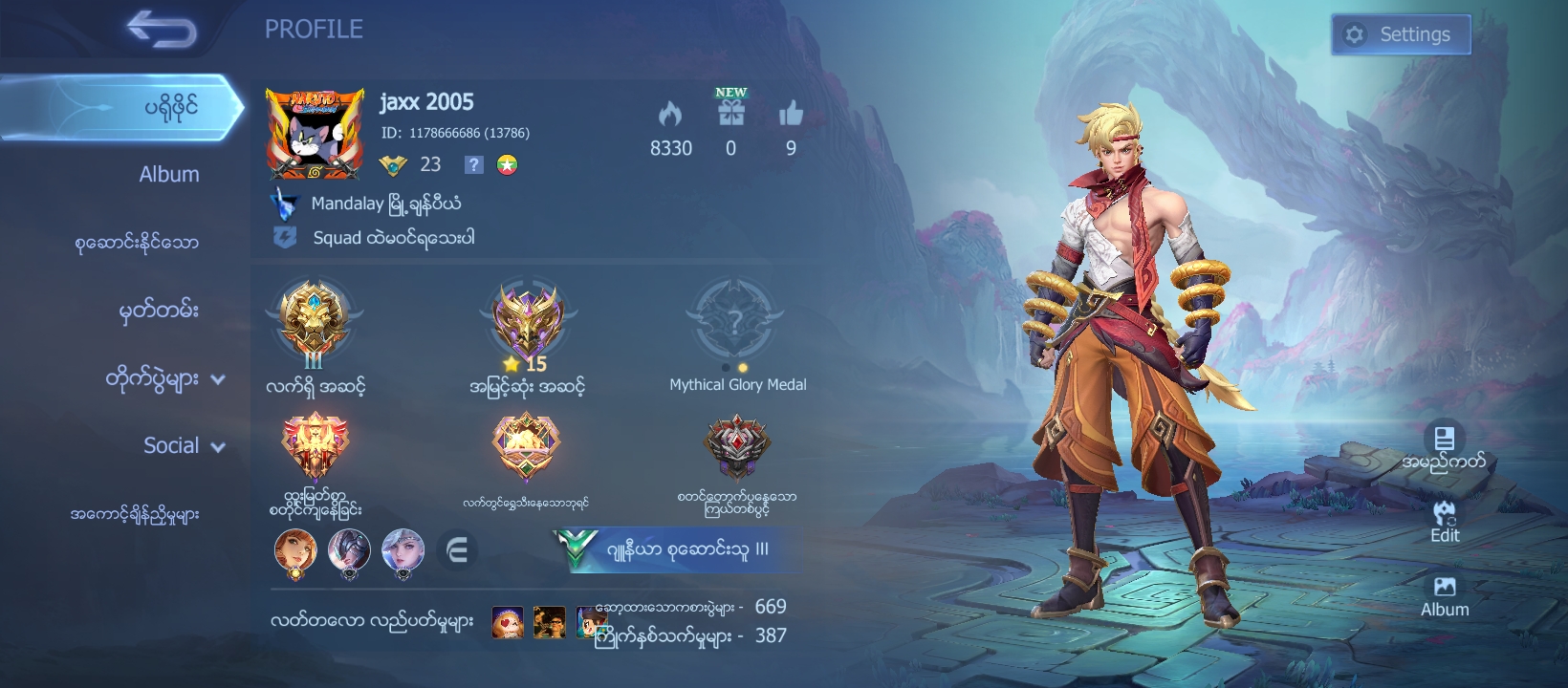Tap the thumbs-up likes icon
Screen dimensions: 1568x688
point(791,115)
